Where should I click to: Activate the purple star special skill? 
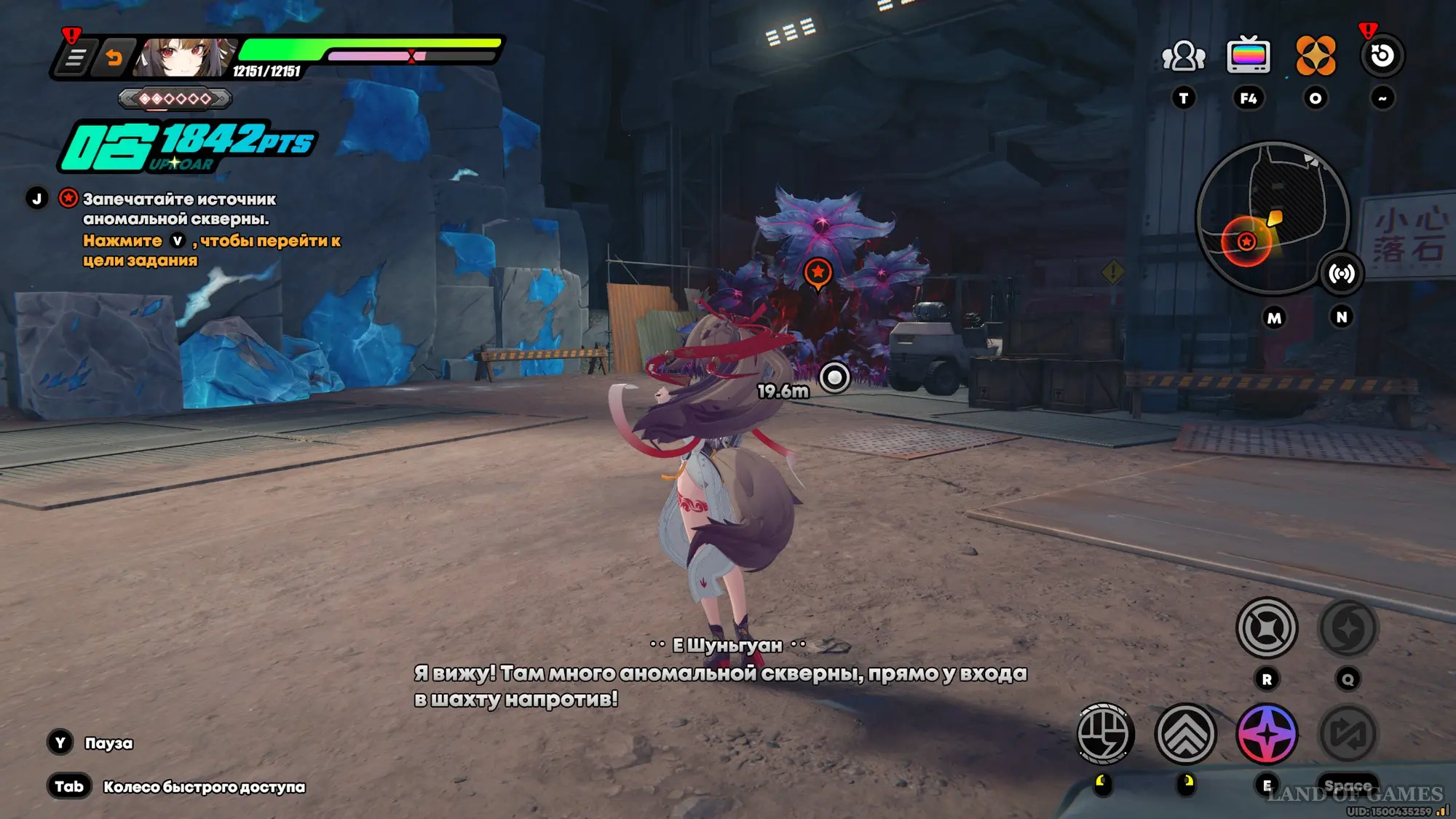1267,734
